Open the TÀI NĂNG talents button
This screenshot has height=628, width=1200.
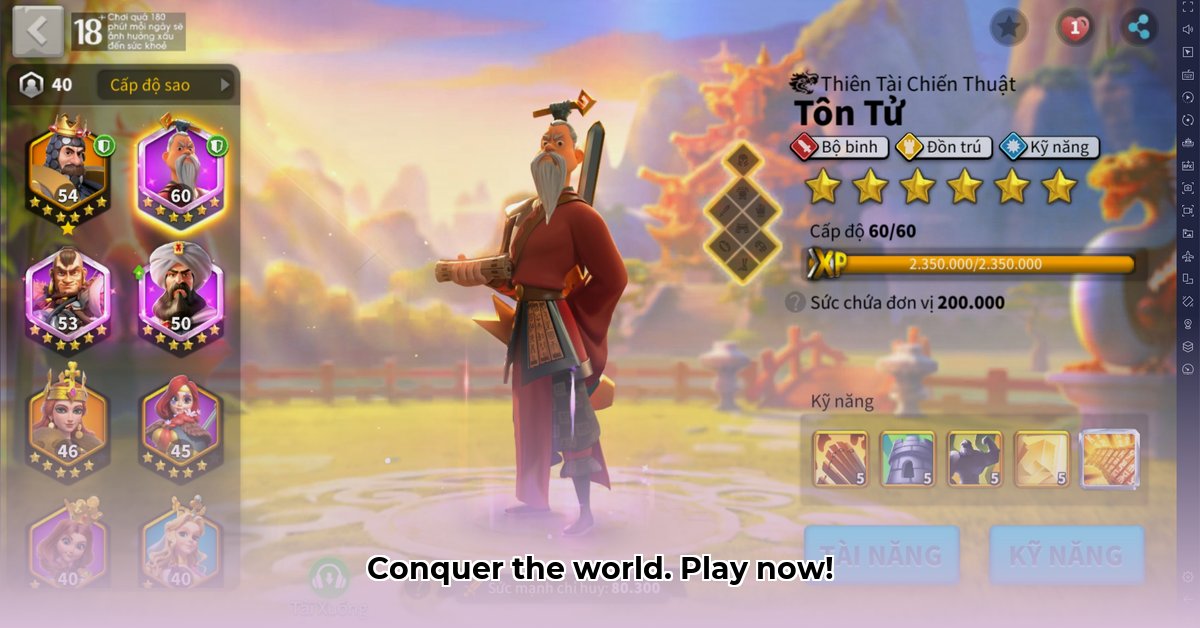click(x=881, y=555)
